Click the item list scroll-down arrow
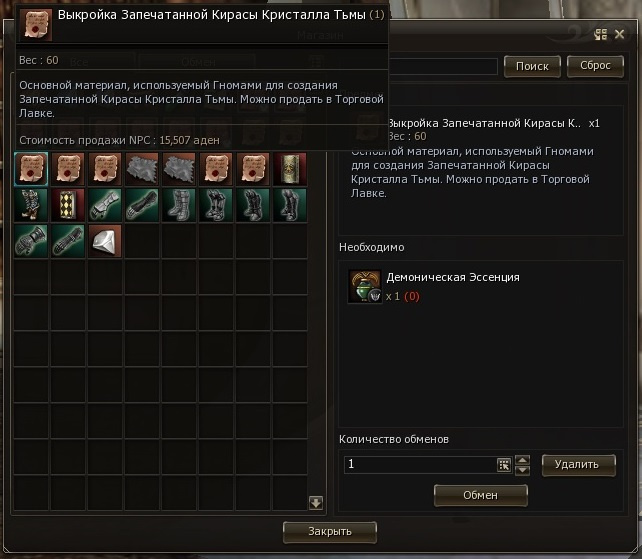This screenshot has width=642, height=559. (316, 502)
